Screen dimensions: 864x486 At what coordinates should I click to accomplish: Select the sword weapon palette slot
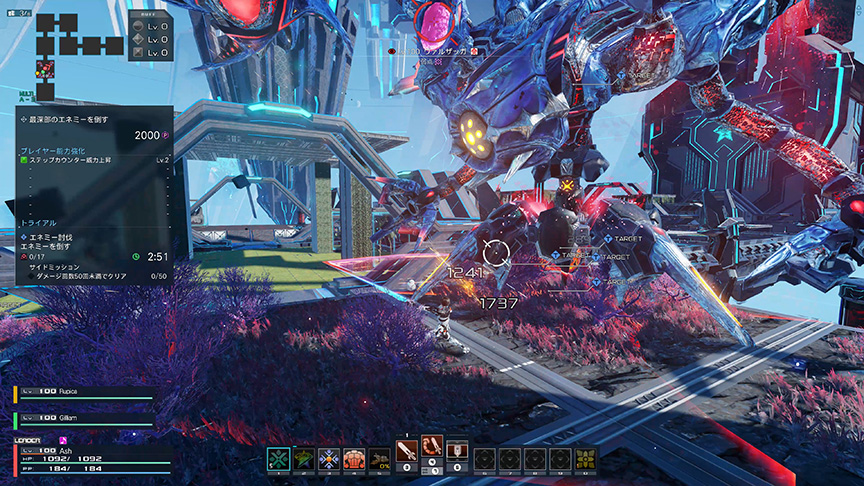click(408, 452)
